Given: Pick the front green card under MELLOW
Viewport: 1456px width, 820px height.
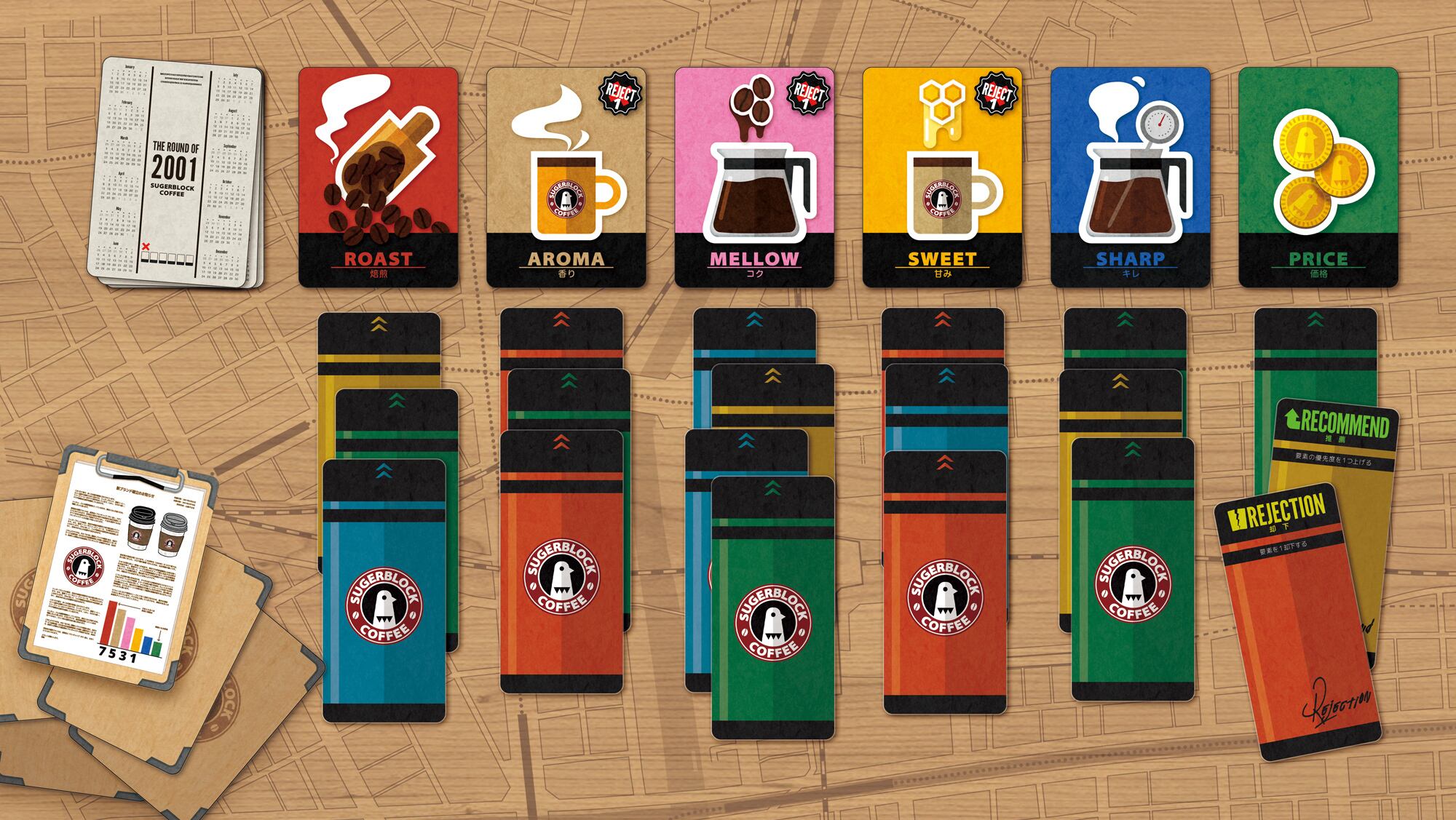Looking at the screenshot, I should click(x=772, y=608).
